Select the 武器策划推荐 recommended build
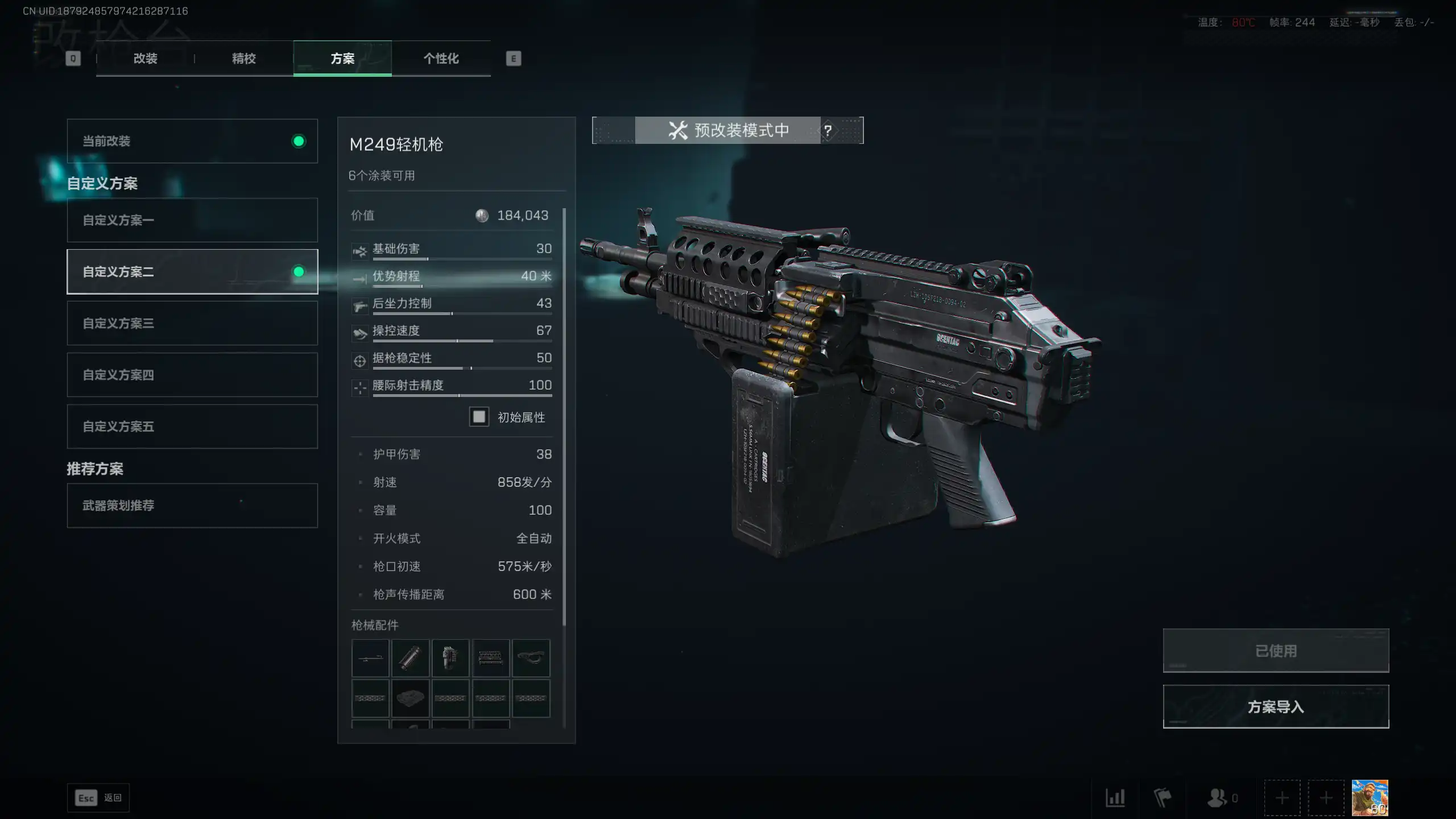The image size is (1456, 819). pyautogui.click(x=192, y=506)
